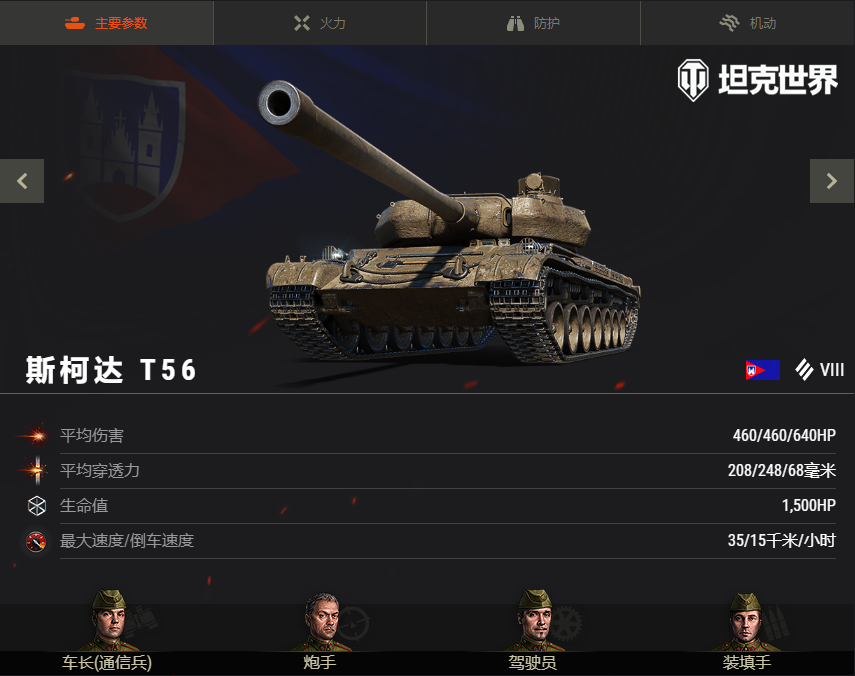Open the 火力 tab

[x=320, y=23]
